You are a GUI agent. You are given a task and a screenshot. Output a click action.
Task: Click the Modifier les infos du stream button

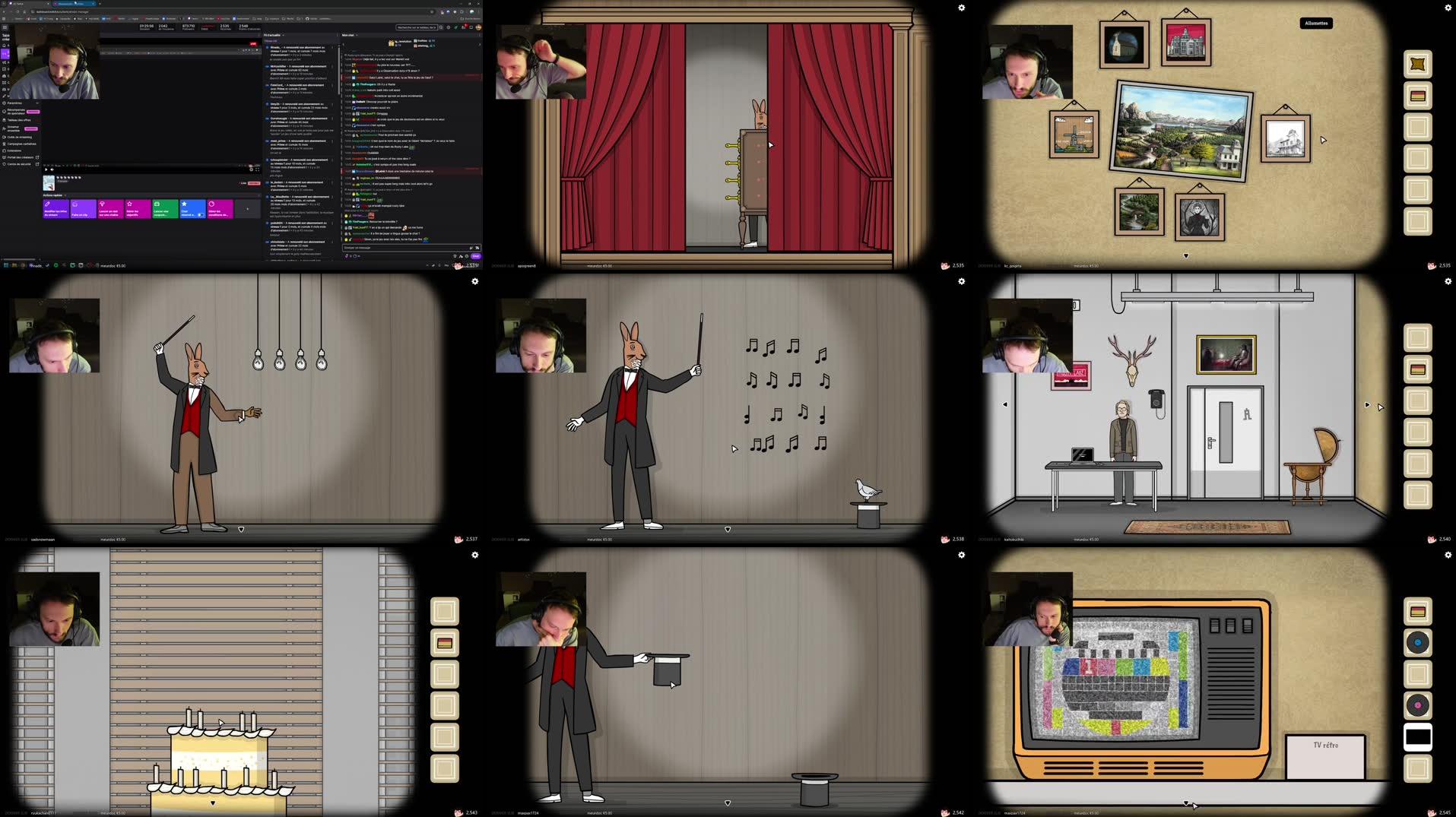[x=56, y=210]
